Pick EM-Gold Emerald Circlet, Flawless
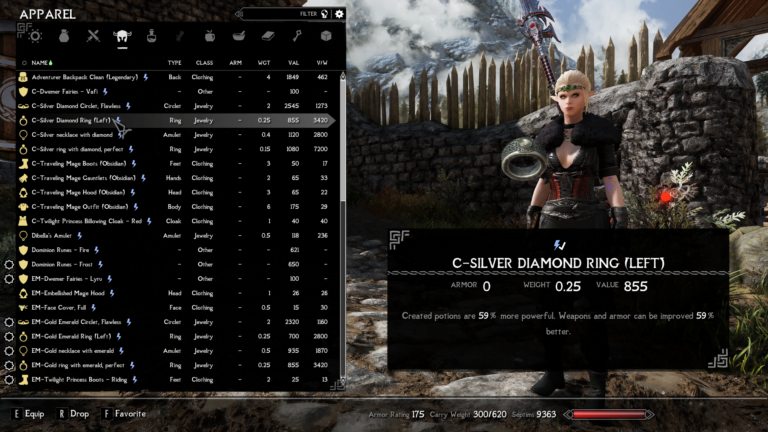The width and height of the screenshot is (768, 432). (82, 322)
